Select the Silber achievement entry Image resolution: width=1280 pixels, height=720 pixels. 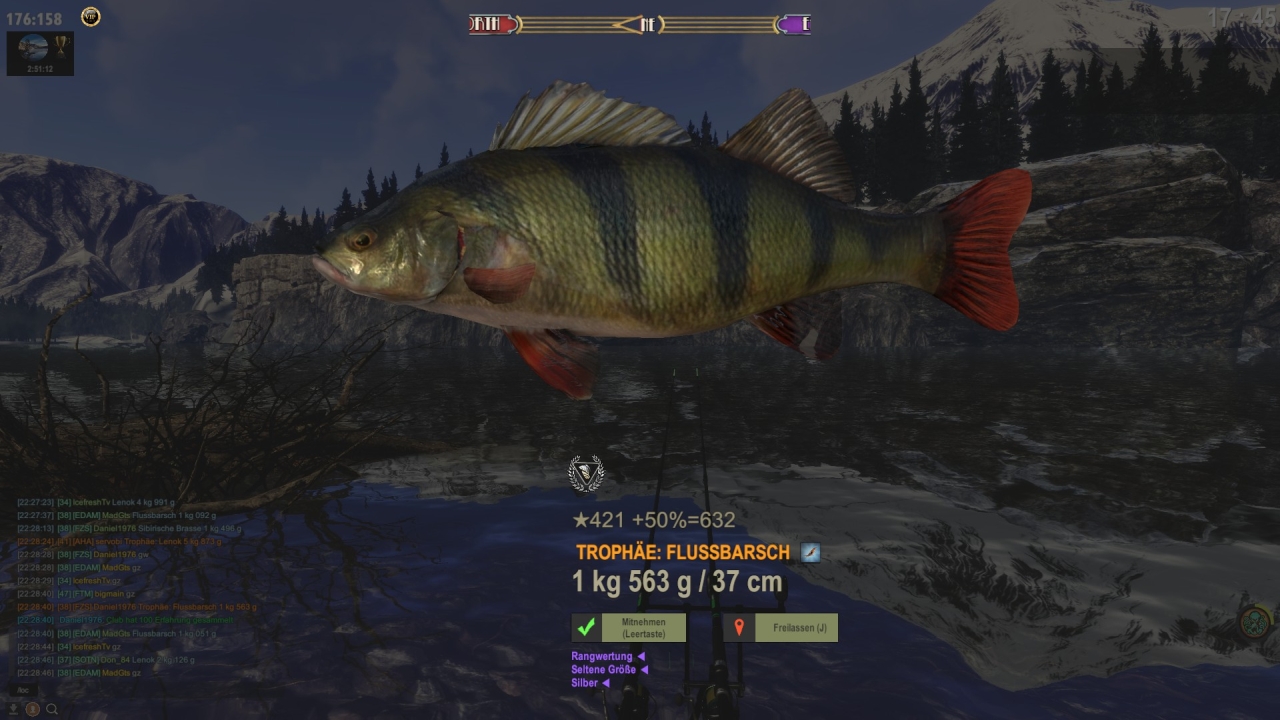(586, 683)
